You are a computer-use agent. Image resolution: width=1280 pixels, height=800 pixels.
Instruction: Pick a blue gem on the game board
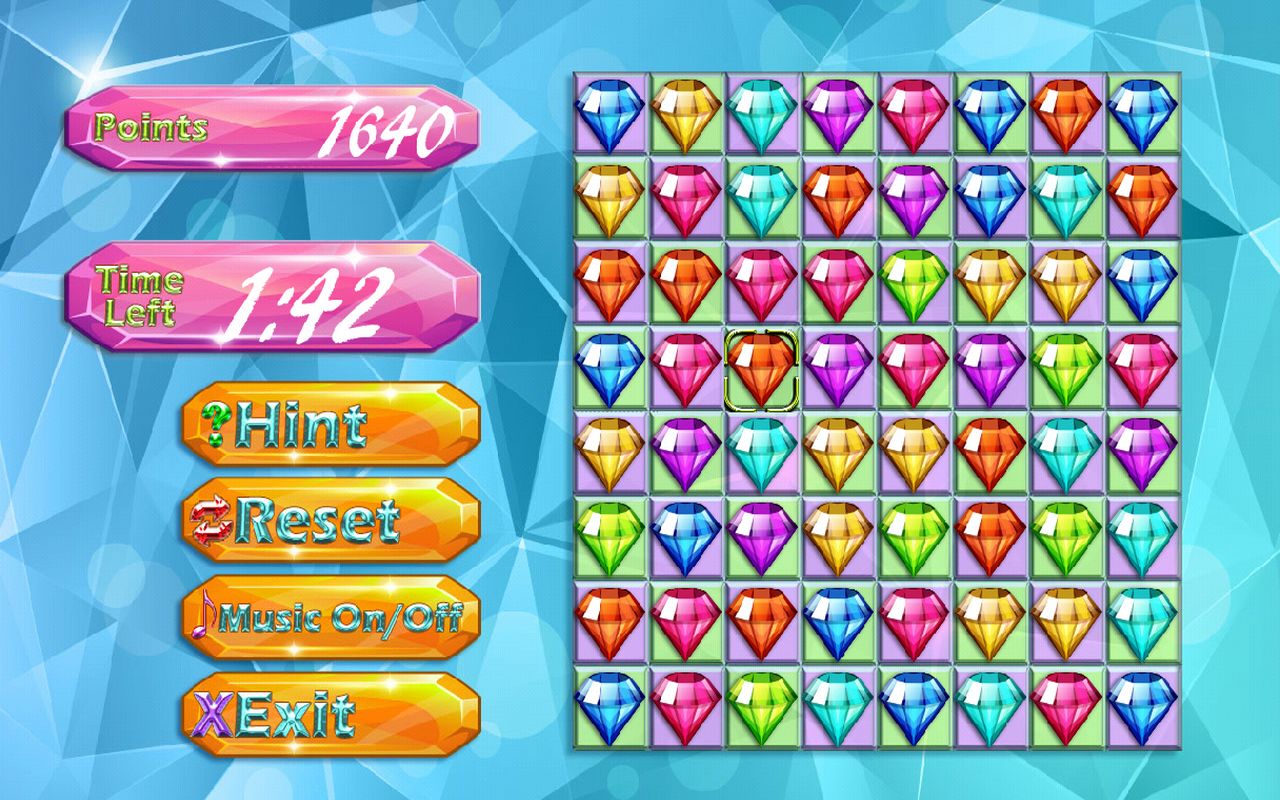coord(612,110)
